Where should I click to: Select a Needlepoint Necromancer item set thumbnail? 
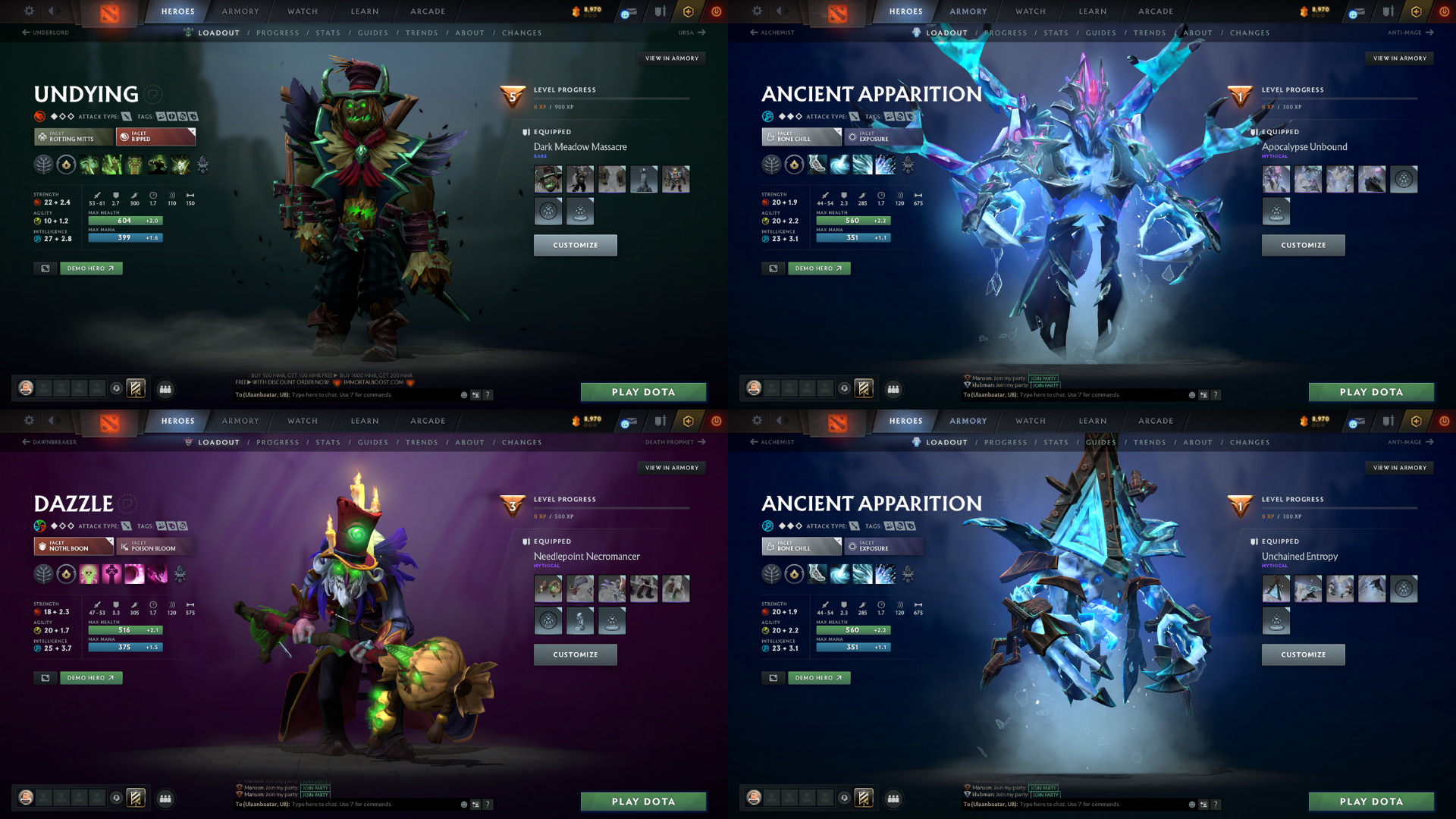pyautogui.click(x=548, y=588)
